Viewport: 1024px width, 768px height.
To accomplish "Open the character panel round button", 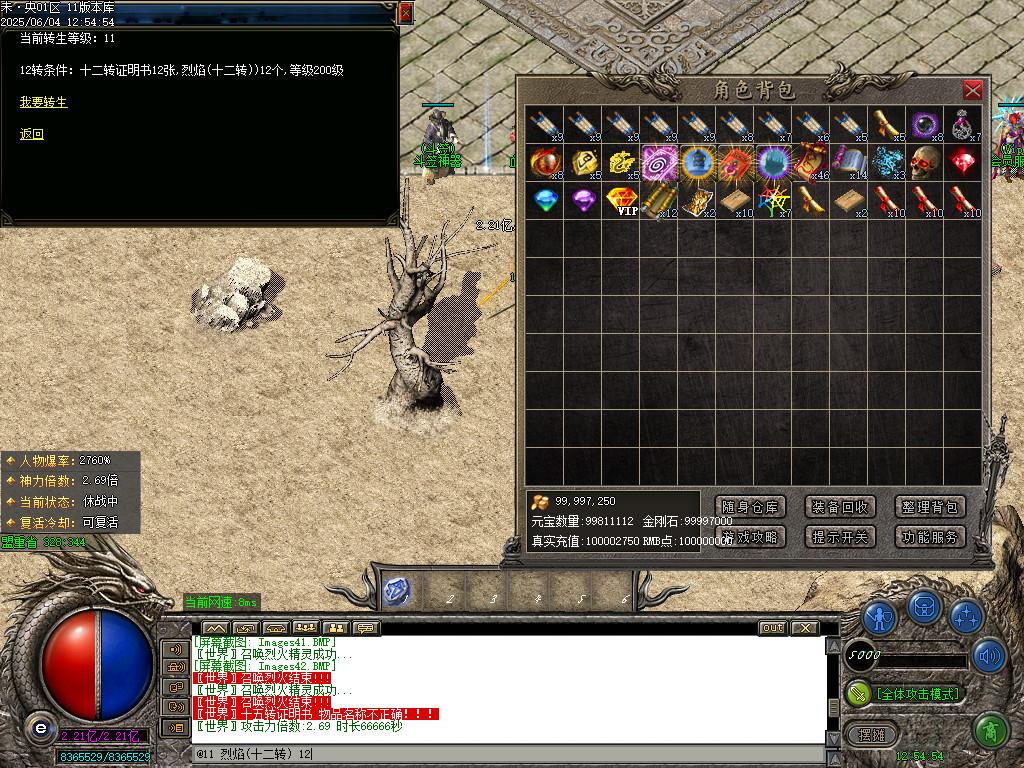I will pos(880,618).
